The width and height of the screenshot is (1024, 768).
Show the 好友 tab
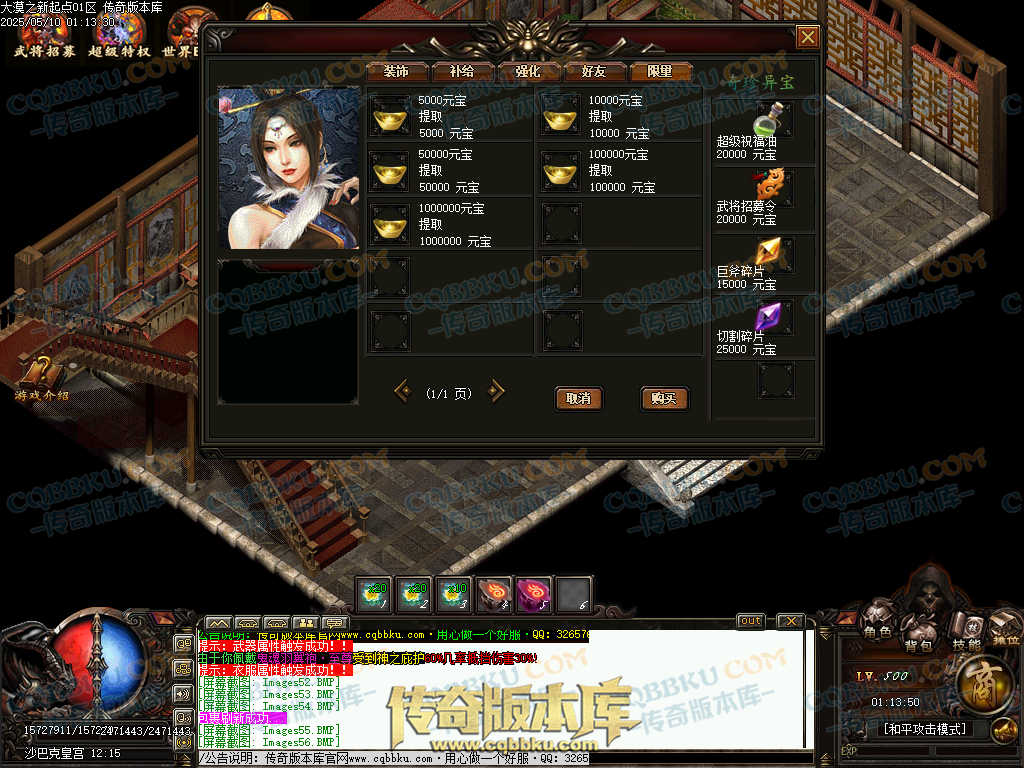click(594, 72)
